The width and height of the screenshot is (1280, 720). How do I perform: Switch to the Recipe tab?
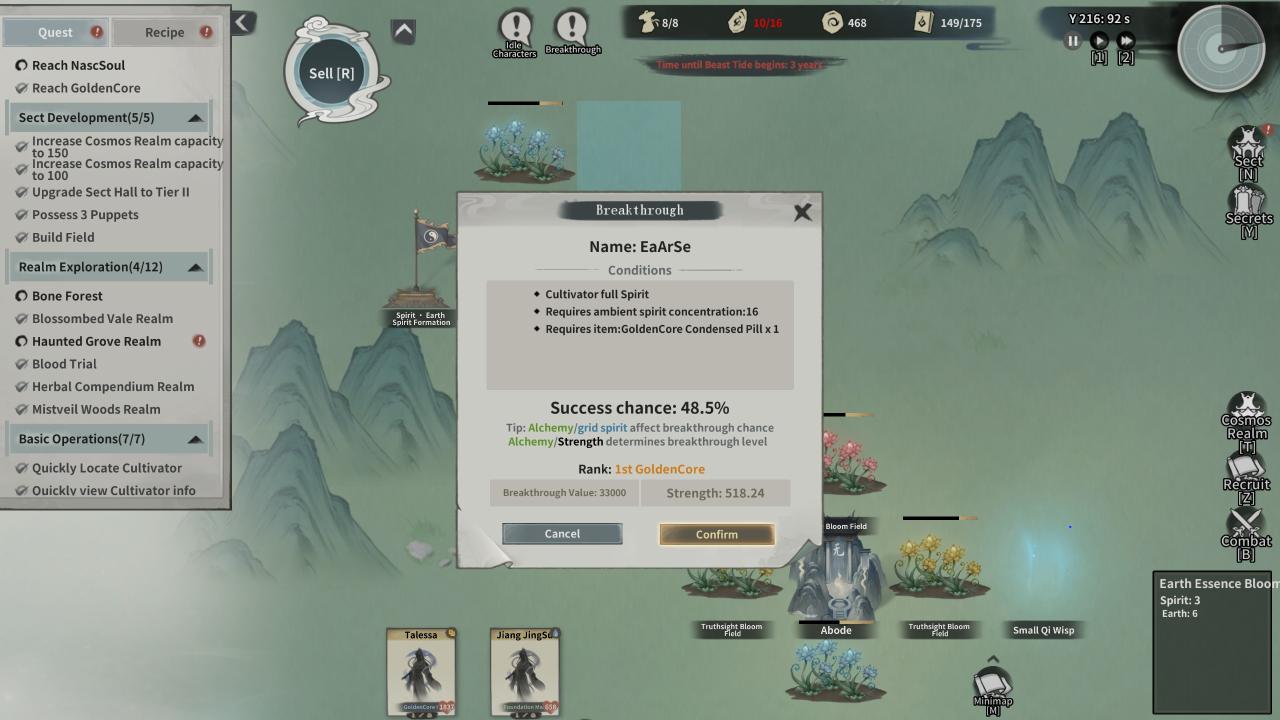(x=165, y=32)
